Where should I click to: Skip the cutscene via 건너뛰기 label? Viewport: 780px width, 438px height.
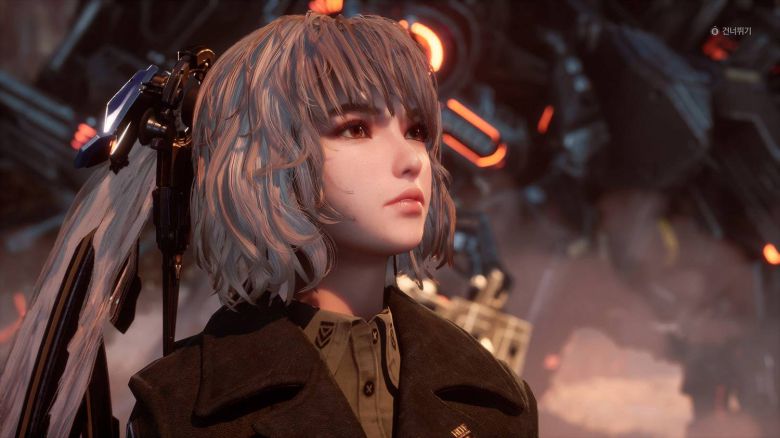735,31
